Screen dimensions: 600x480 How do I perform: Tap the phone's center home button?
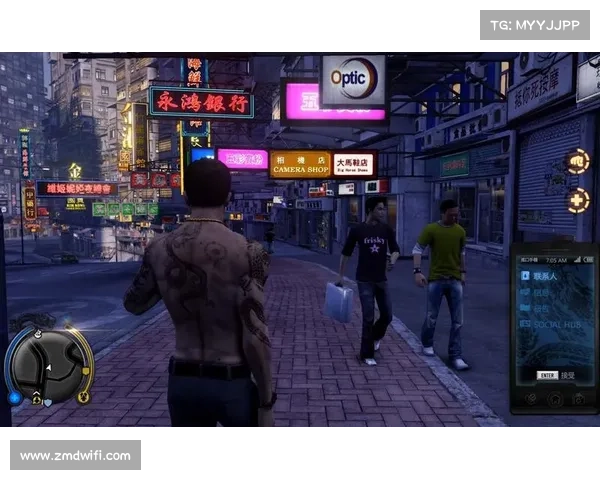coord(553,398)
